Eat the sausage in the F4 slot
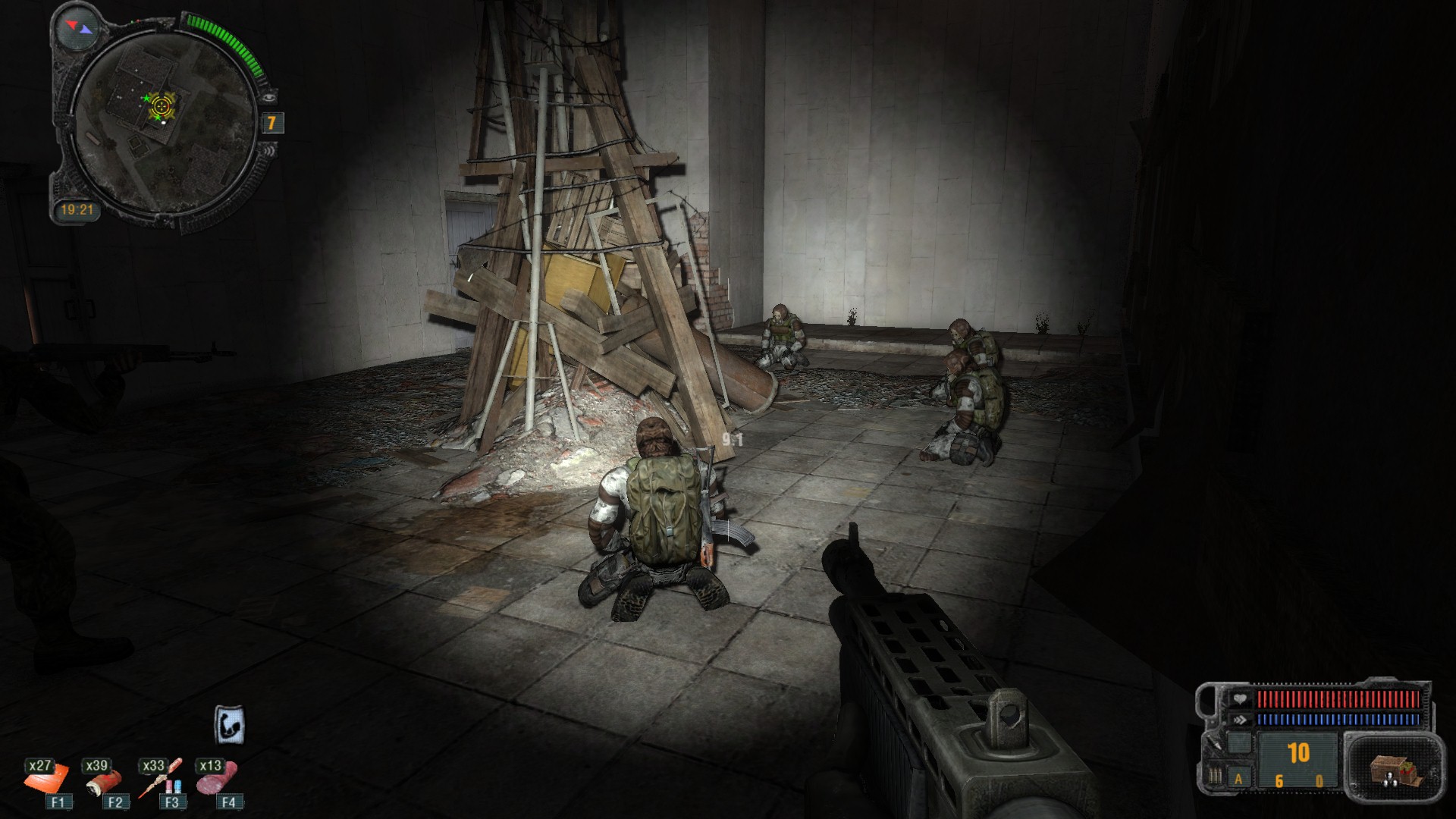This screenshot has width=1456, height=819. (217, 778)
